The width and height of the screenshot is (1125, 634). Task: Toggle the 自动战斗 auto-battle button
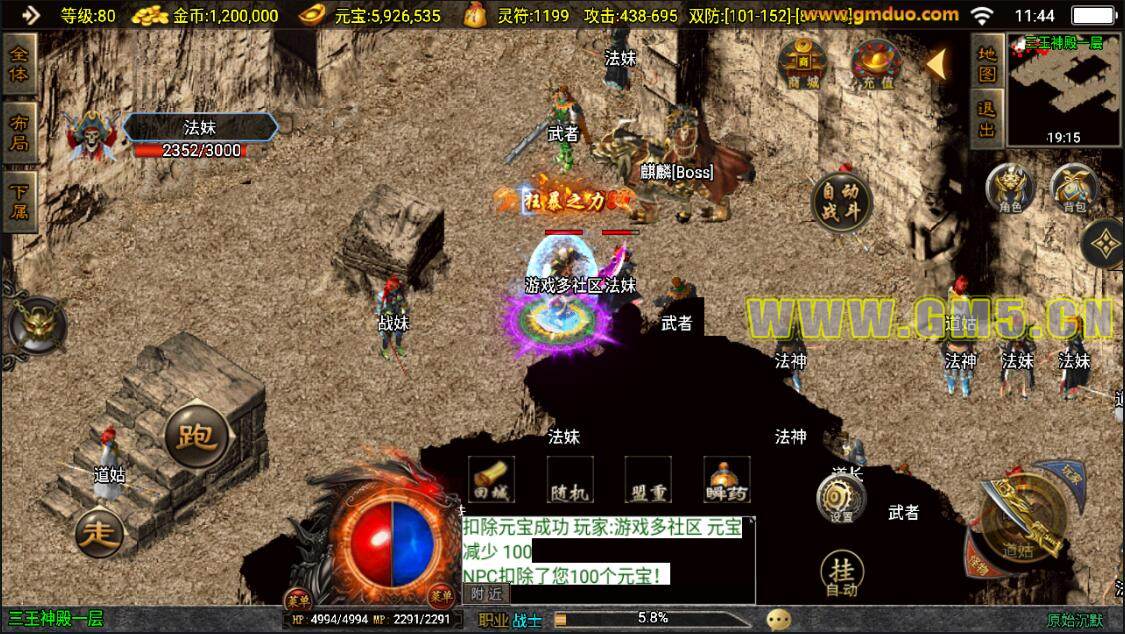pos(841,202)
